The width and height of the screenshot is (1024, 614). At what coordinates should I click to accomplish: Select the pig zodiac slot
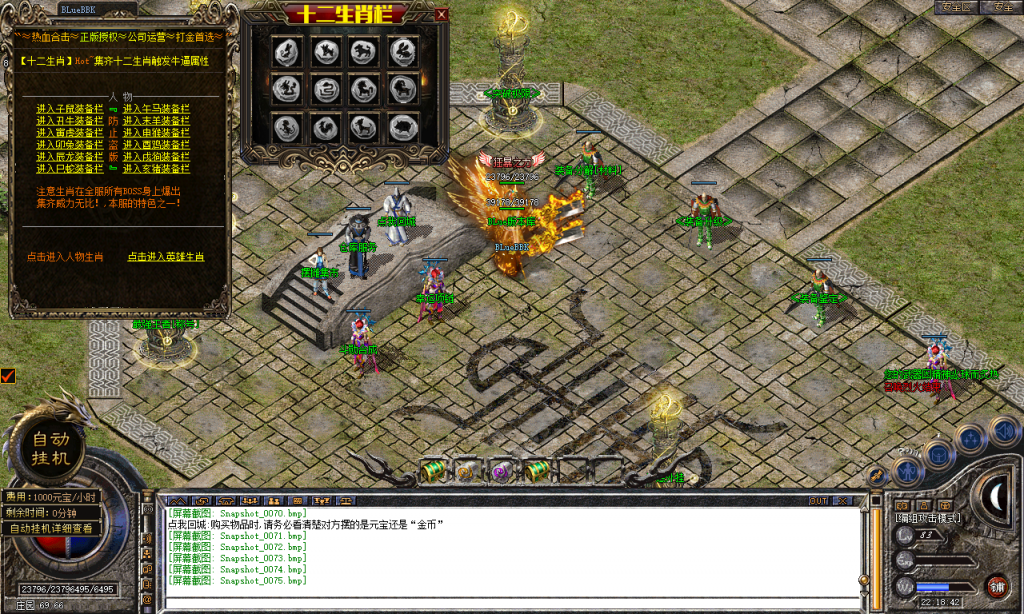401,127
